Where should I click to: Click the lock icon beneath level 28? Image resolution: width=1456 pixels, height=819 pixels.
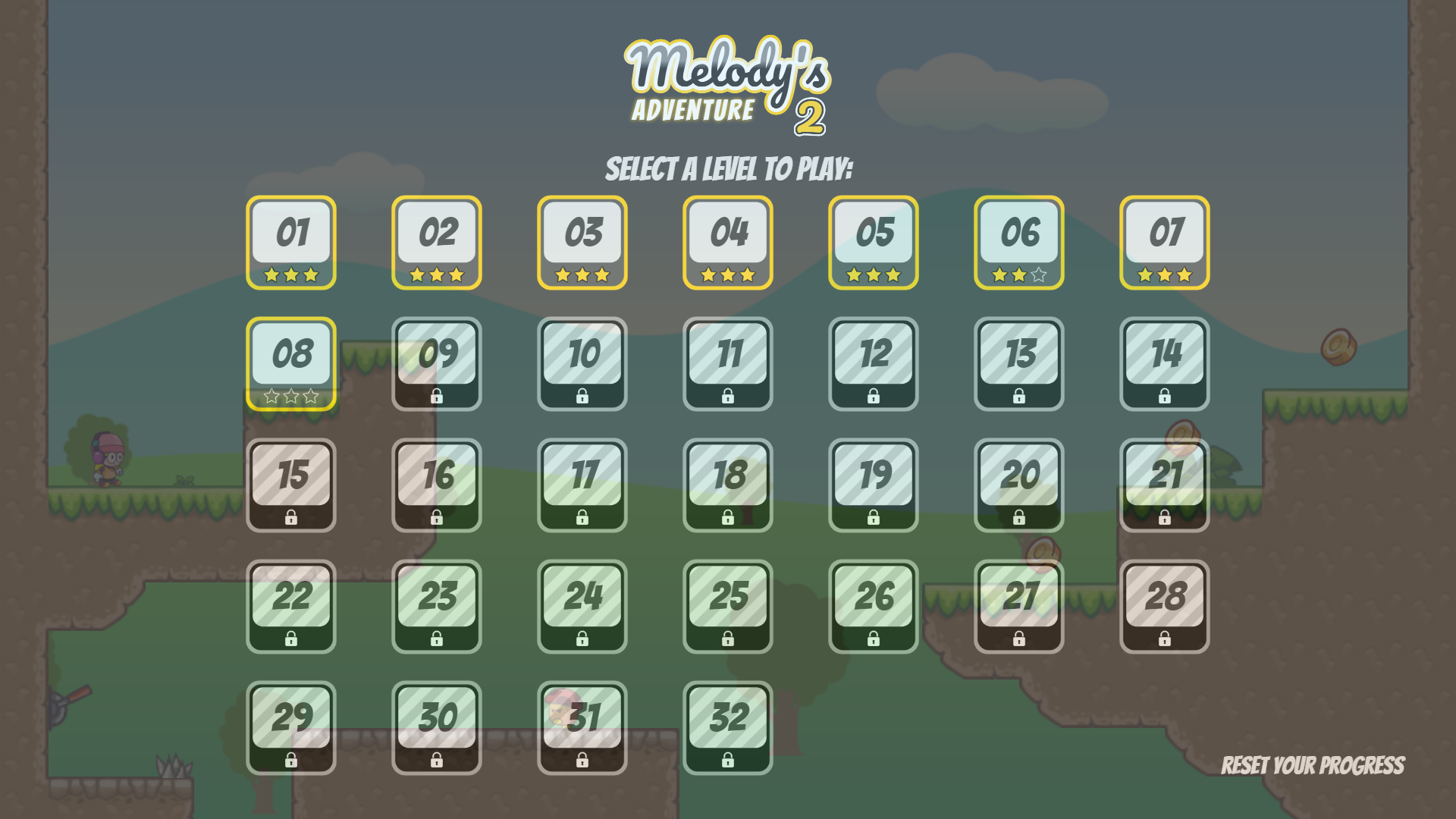click(x=1165, y=640)
